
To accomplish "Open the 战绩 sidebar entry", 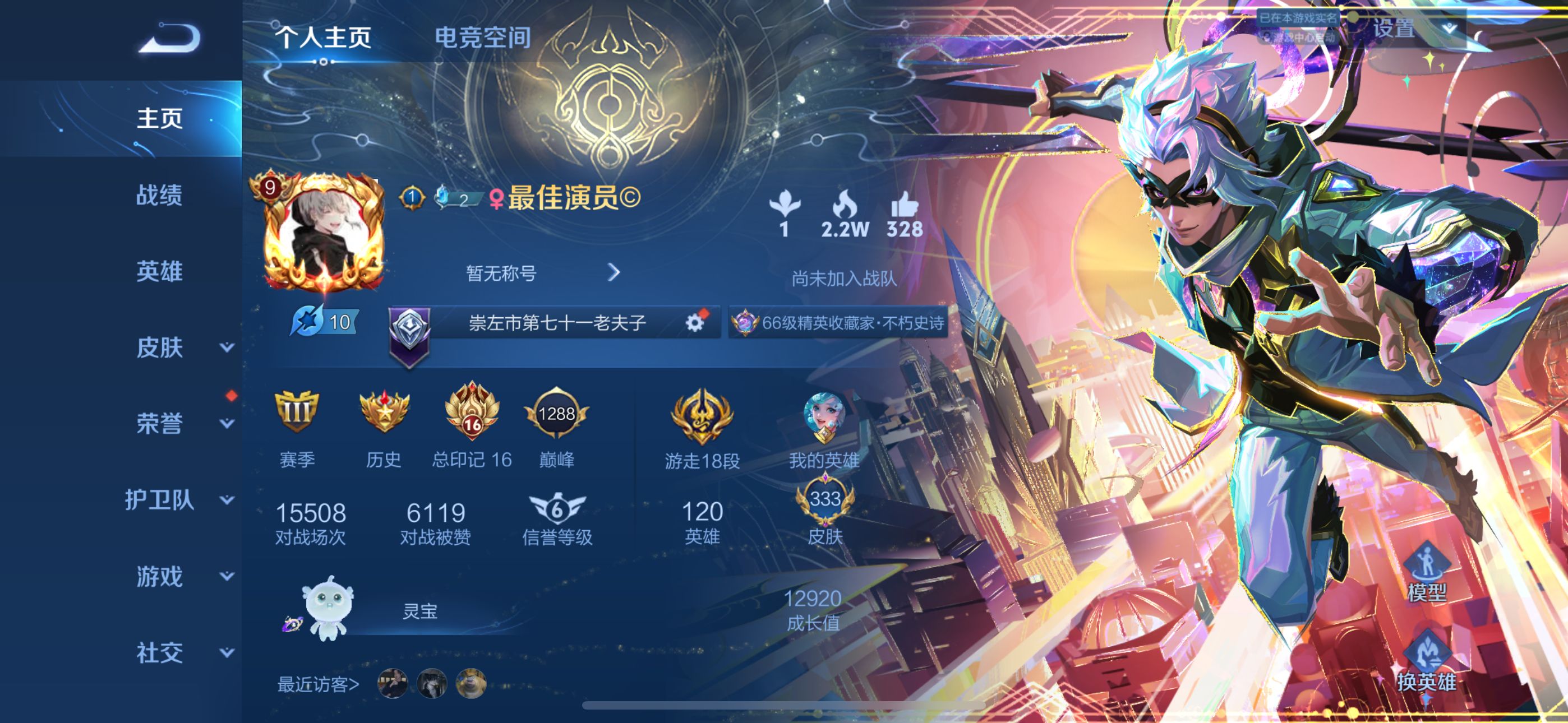I will [x=159, y=194].
